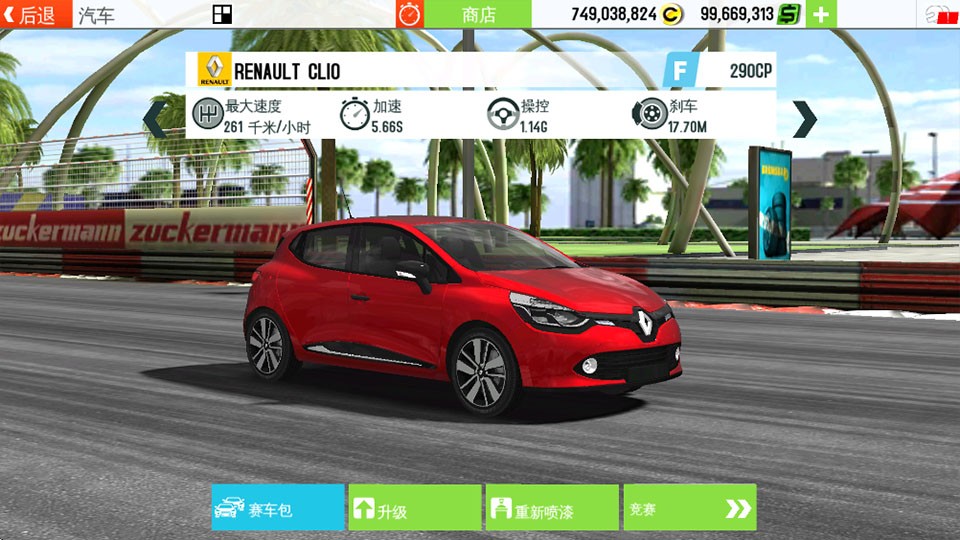Add currency with the green plus button
The width and height of the screenshot is (960, 540).
(x=821, y=14)
